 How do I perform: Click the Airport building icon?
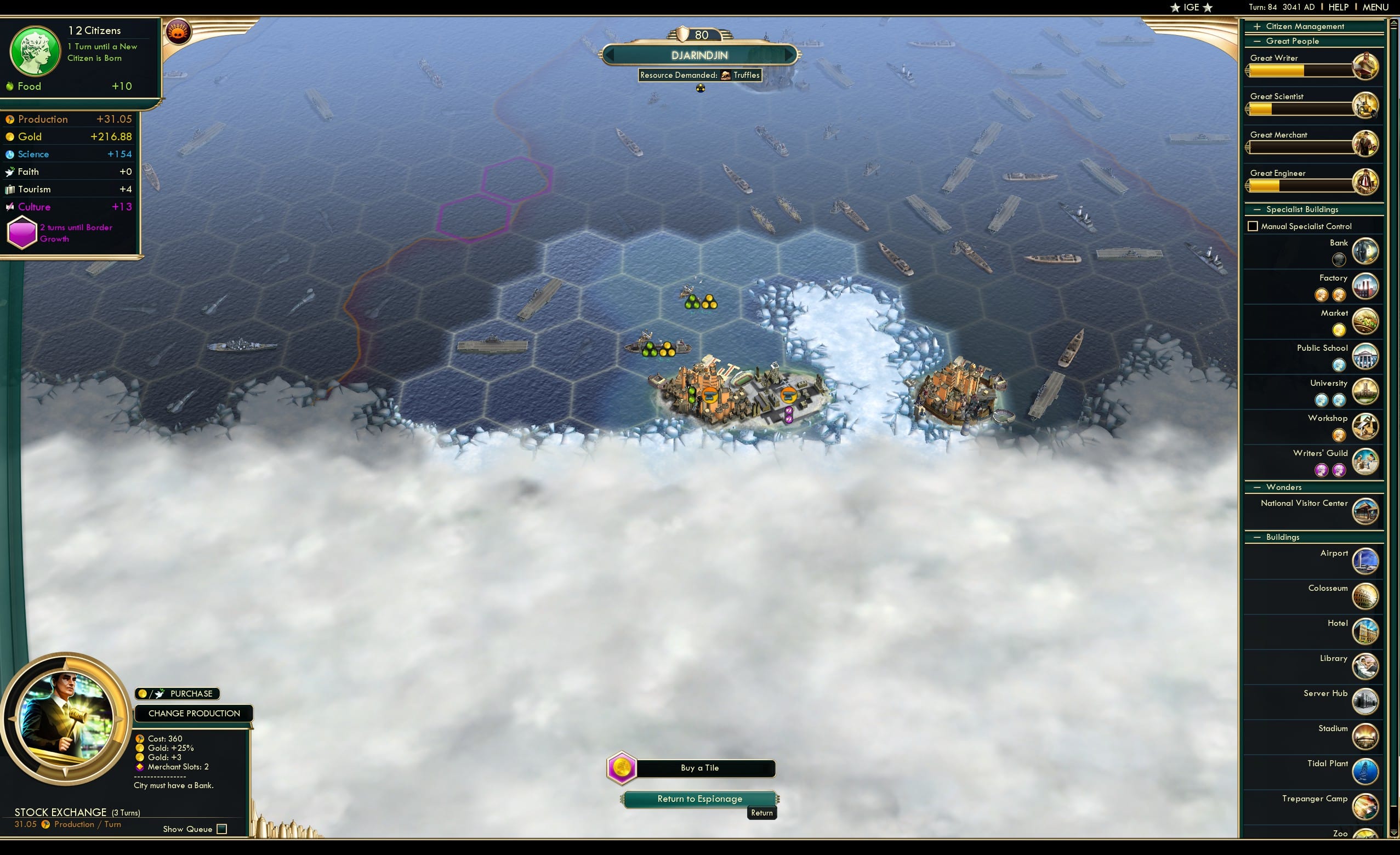click(1366, 561)
